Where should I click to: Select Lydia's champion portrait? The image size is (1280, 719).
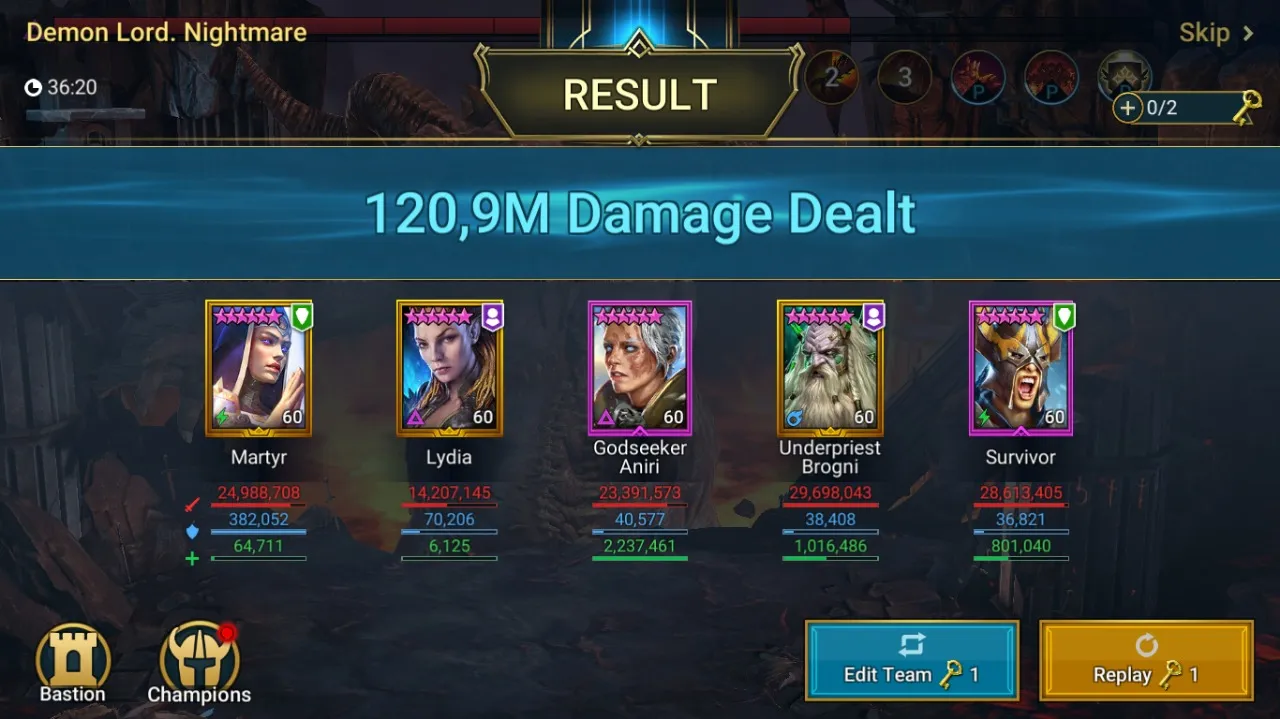pyautogui.click(x=449, y=368)
